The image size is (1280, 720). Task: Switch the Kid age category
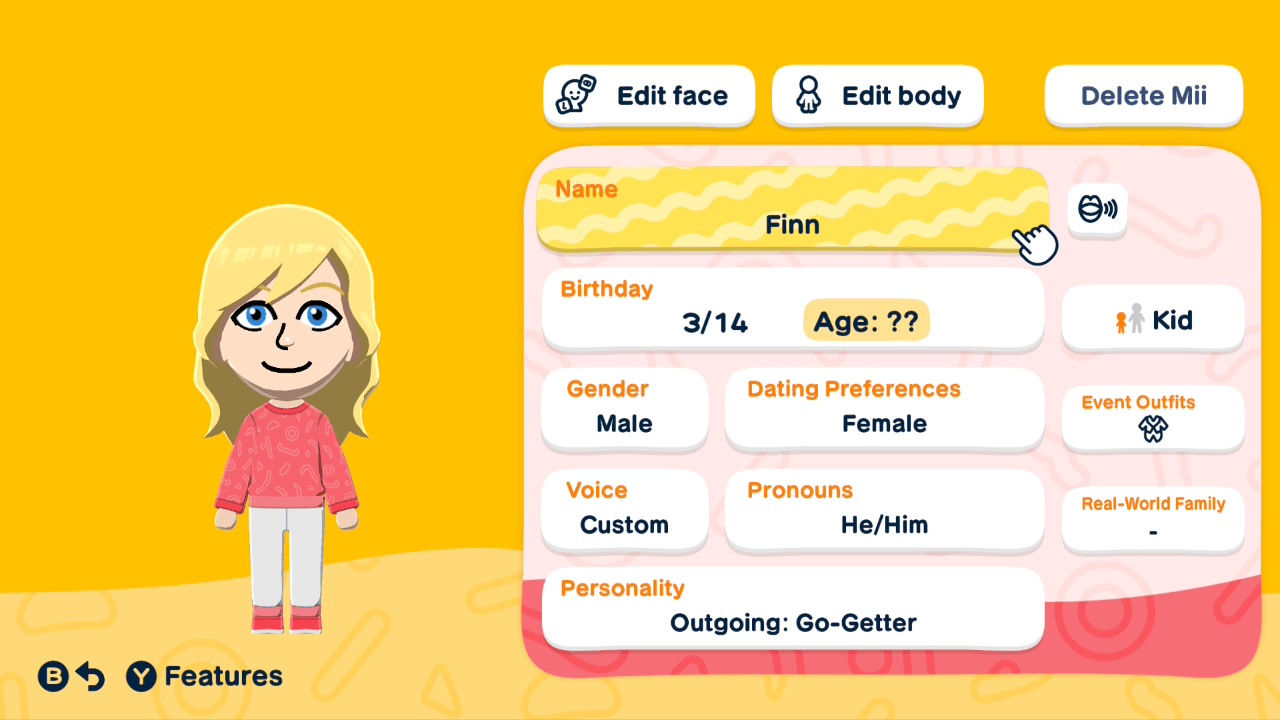pos(1152,319)
